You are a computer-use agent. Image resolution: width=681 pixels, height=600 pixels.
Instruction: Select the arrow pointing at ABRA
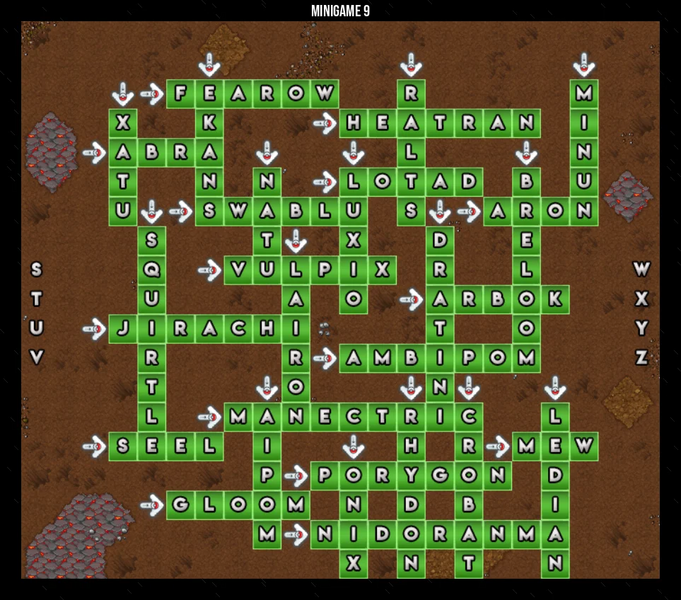tap(94, 153)
